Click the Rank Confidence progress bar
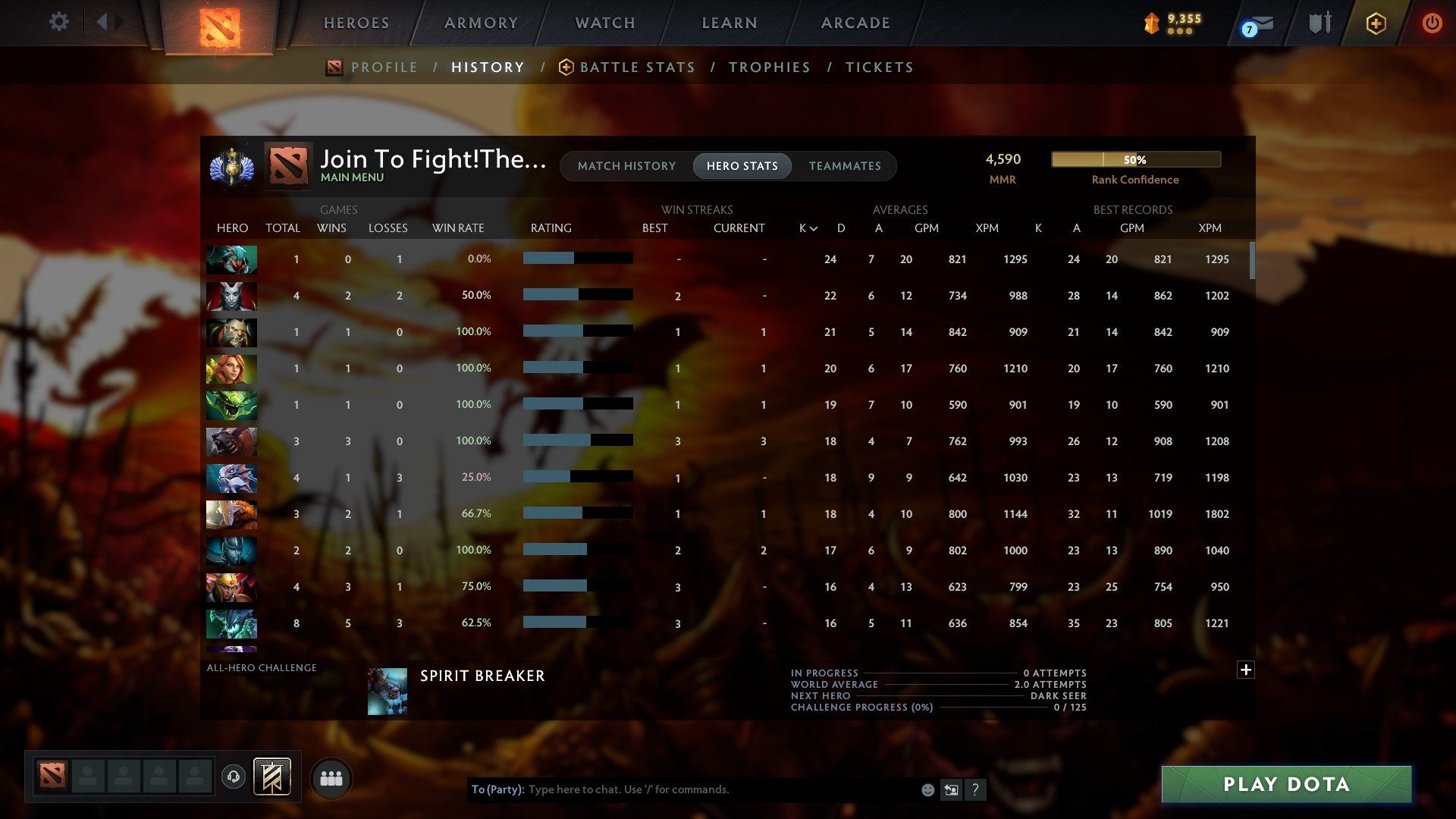The height and width of the screenshot is (819, 1456). click(x=1135, y=159)
